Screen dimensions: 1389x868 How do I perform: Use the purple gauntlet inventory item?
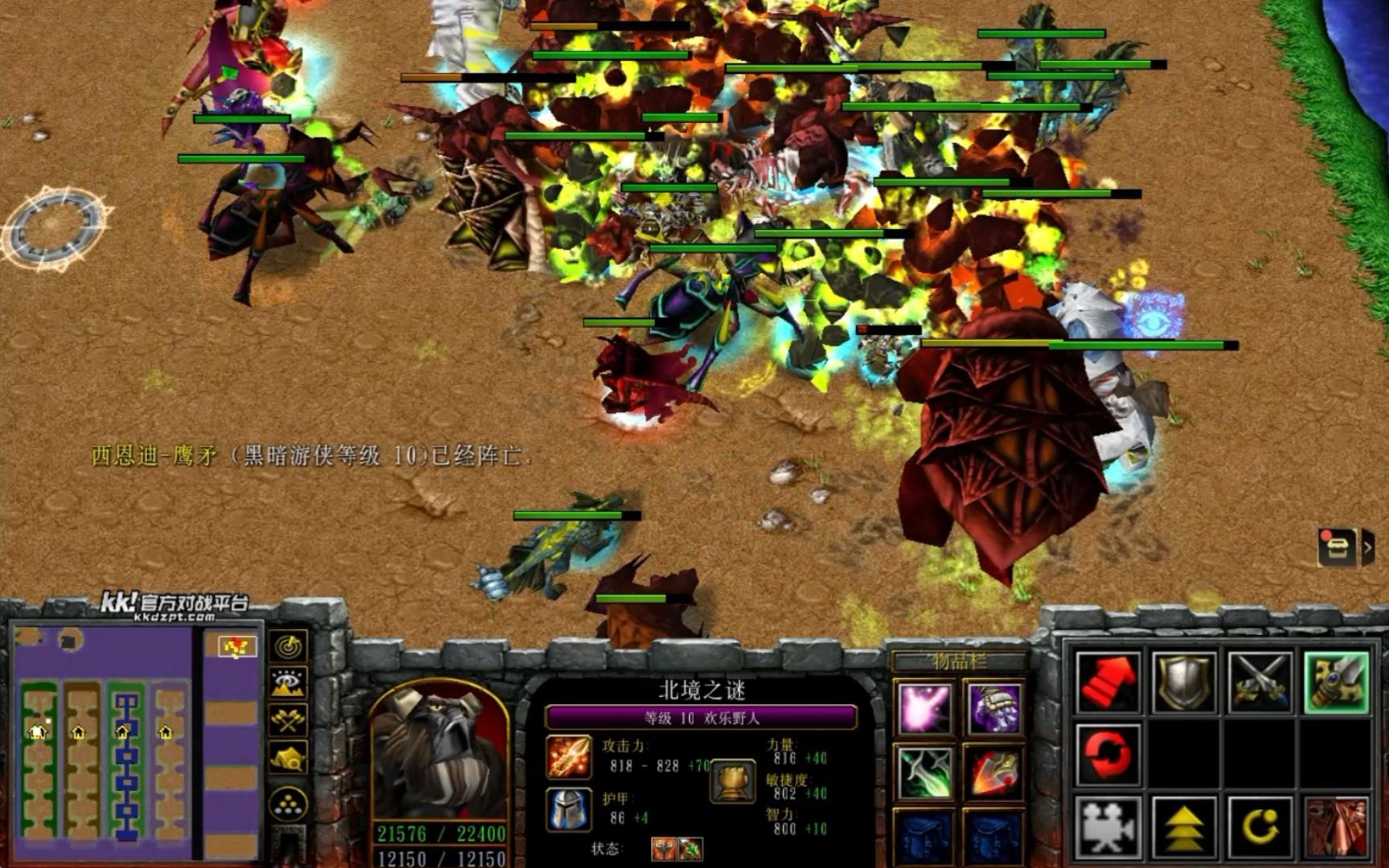(994, 709)
